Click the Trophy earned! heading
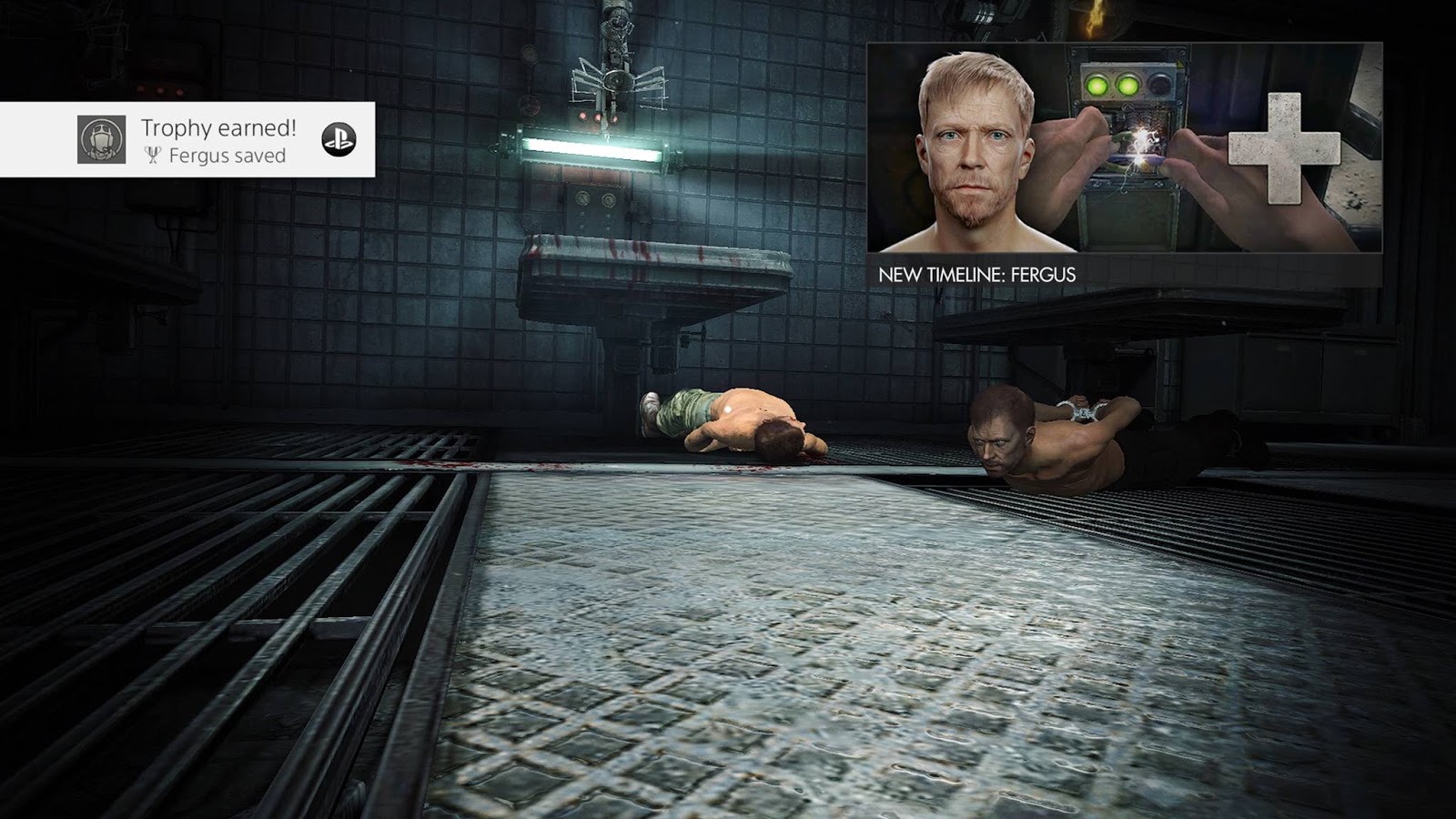 217,129
